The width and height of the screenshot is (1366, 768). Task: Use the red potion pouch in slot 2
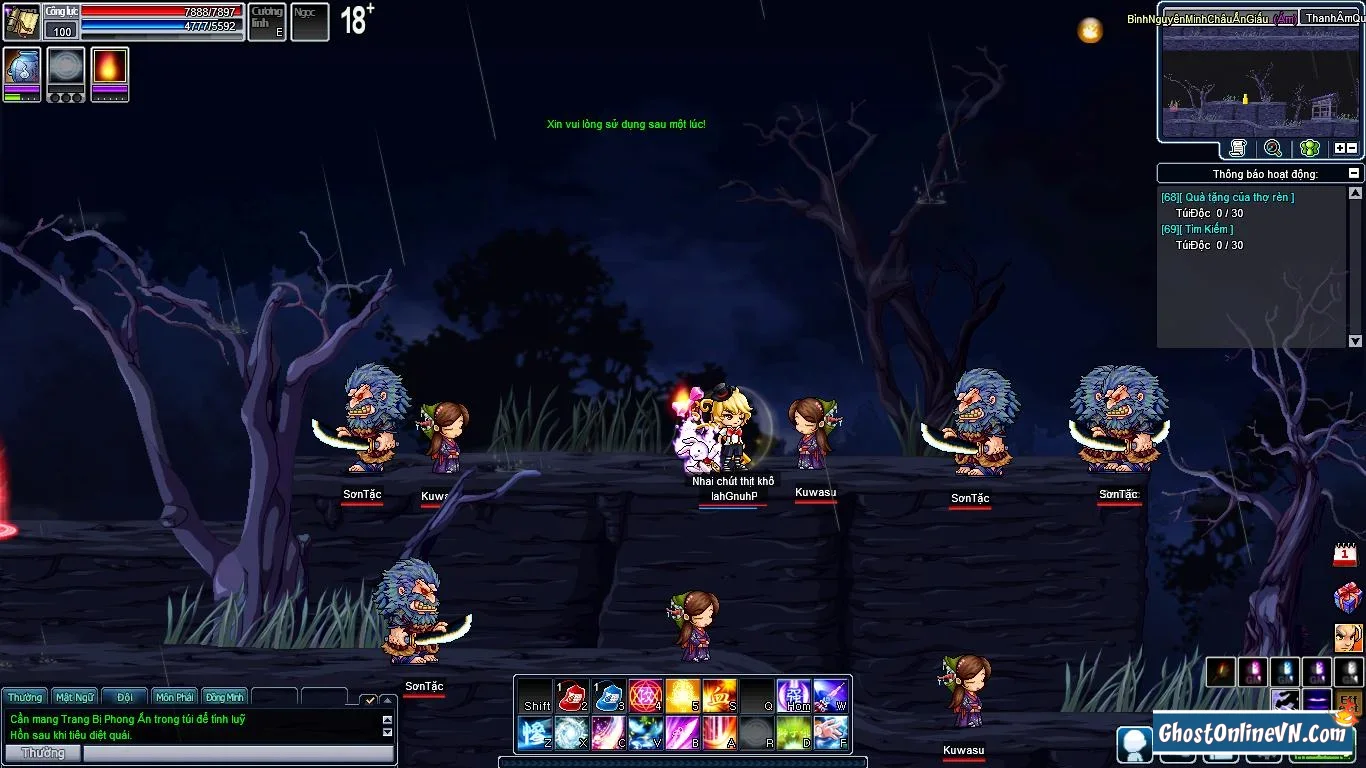coord(571,696)
